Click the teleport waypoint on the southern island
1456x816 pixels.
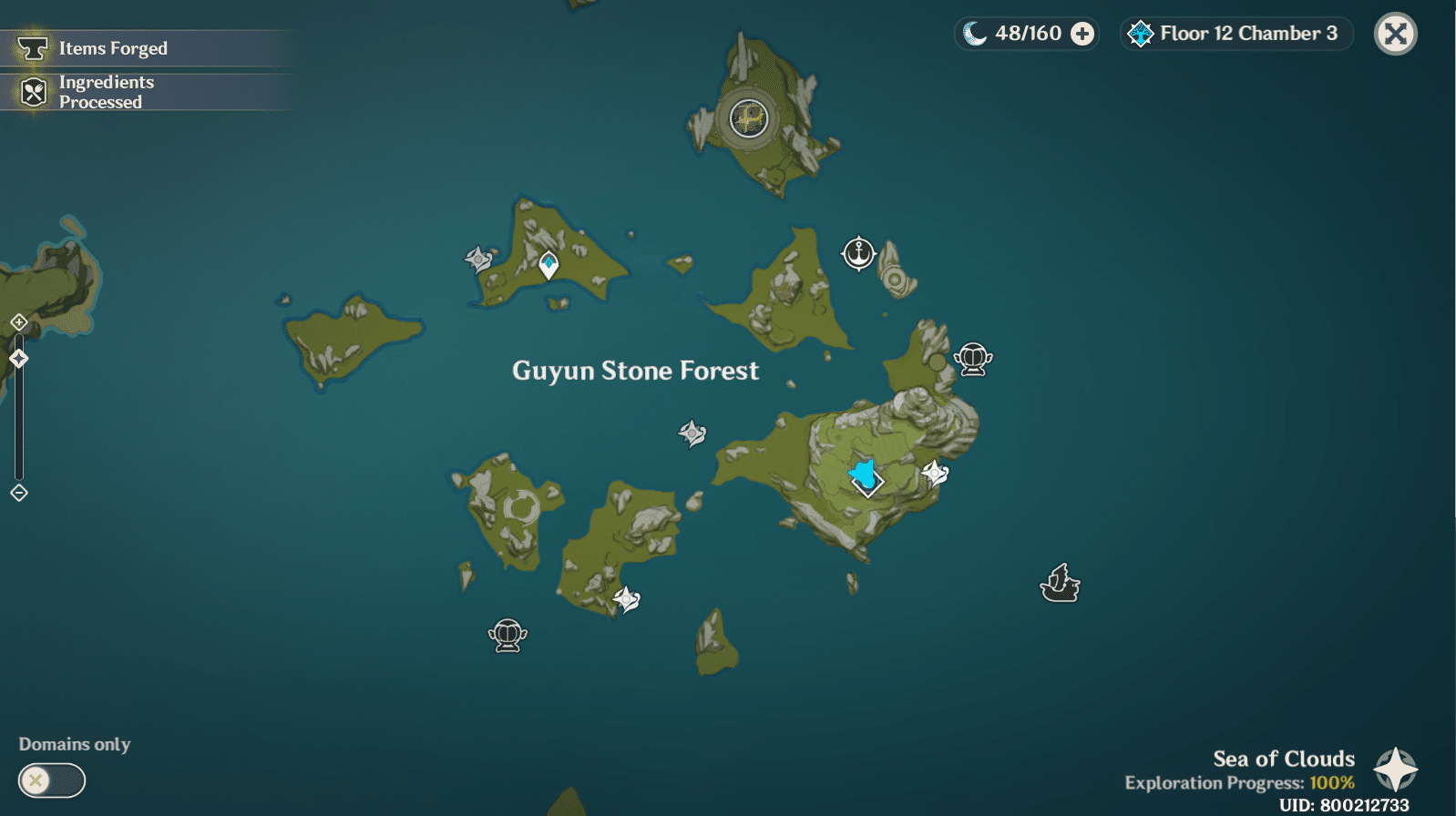click(x=628, y=599)
